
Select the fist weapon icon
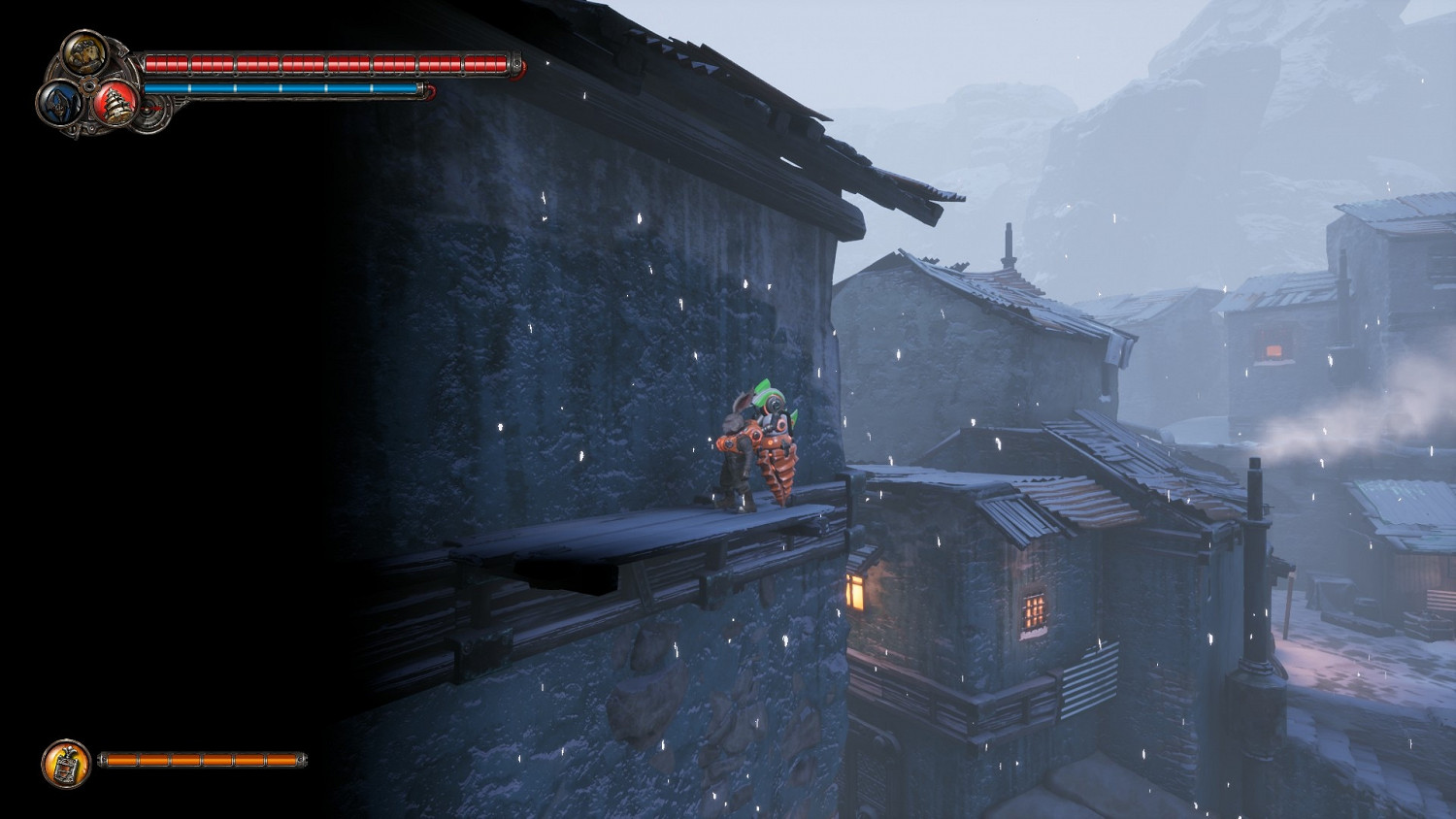(x=84, y=51)
